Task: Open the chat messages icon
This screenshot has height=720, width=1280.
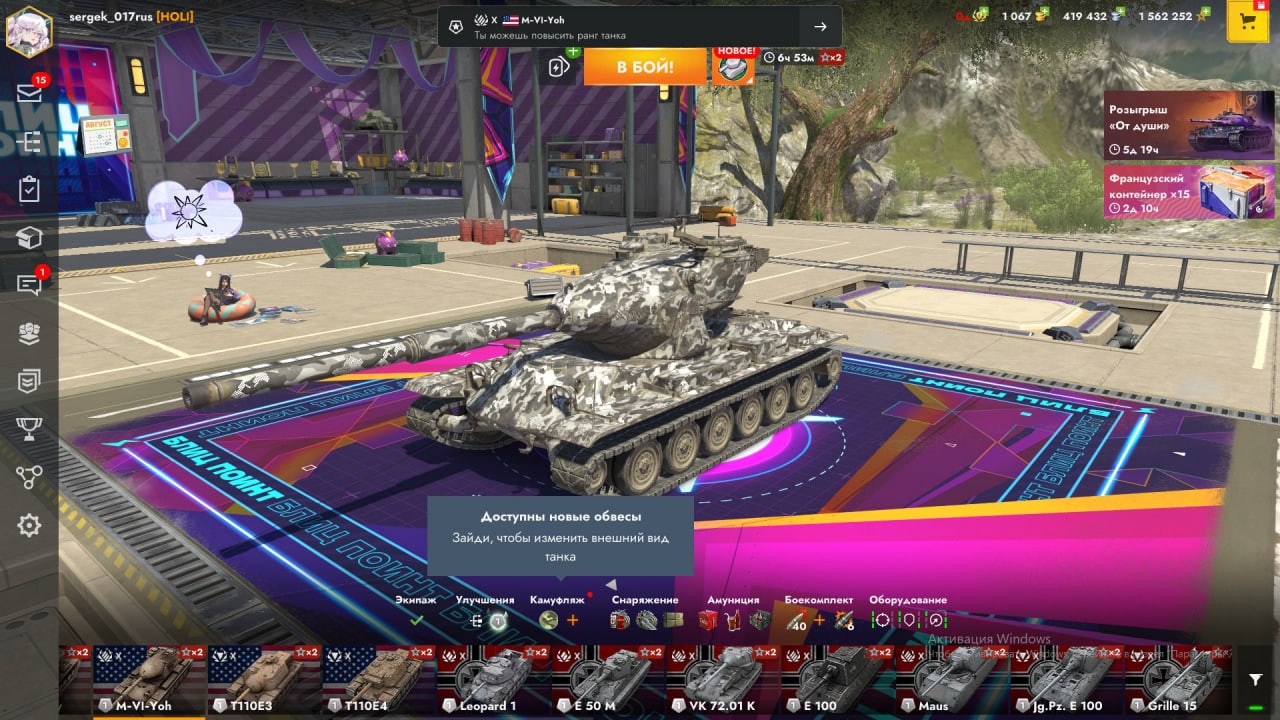Action: 29,284
